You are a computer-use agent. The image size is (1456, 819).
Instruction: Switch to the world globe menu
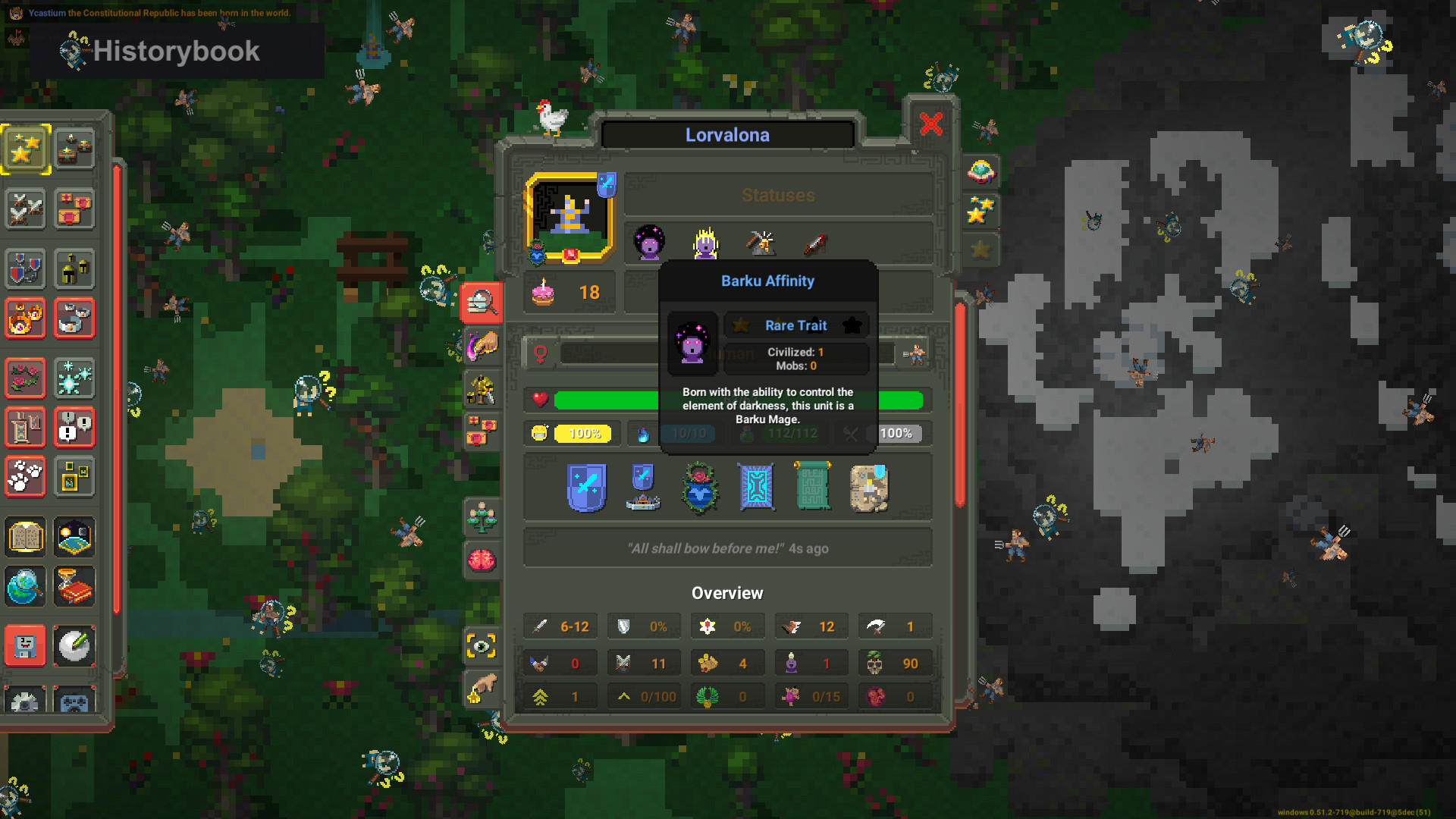(25, 585)
